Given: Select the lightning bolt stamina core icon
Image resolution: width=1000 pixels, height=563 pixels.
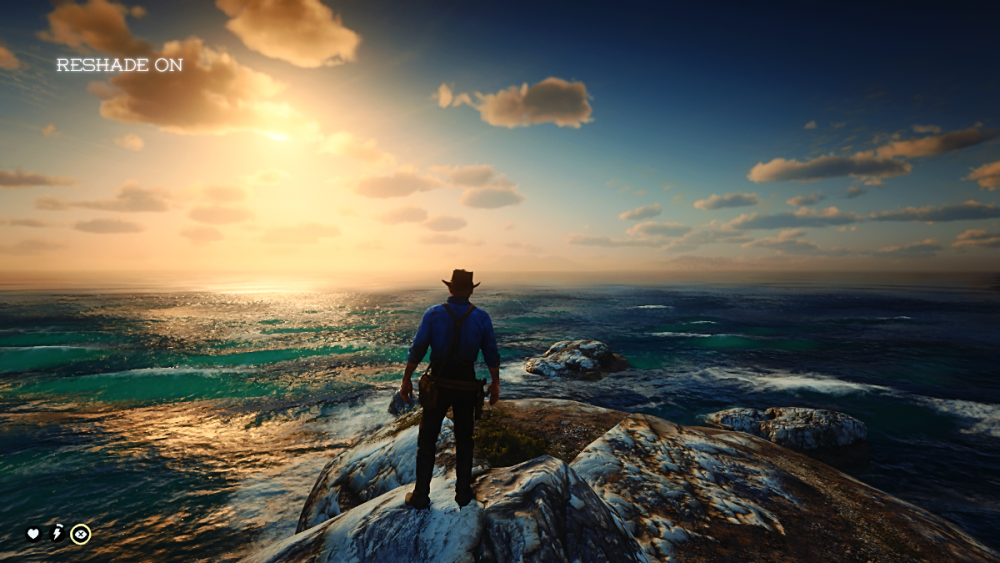Looking at the screenshot, I should click(57, 534).
